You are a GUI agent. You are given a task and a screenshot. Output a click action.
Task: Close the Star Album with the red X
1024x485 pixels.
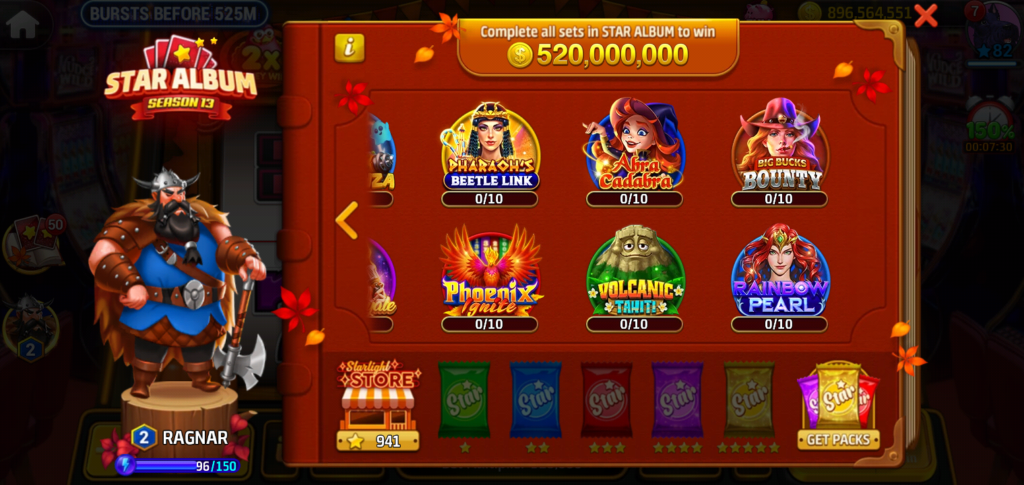tap(926, 15)
